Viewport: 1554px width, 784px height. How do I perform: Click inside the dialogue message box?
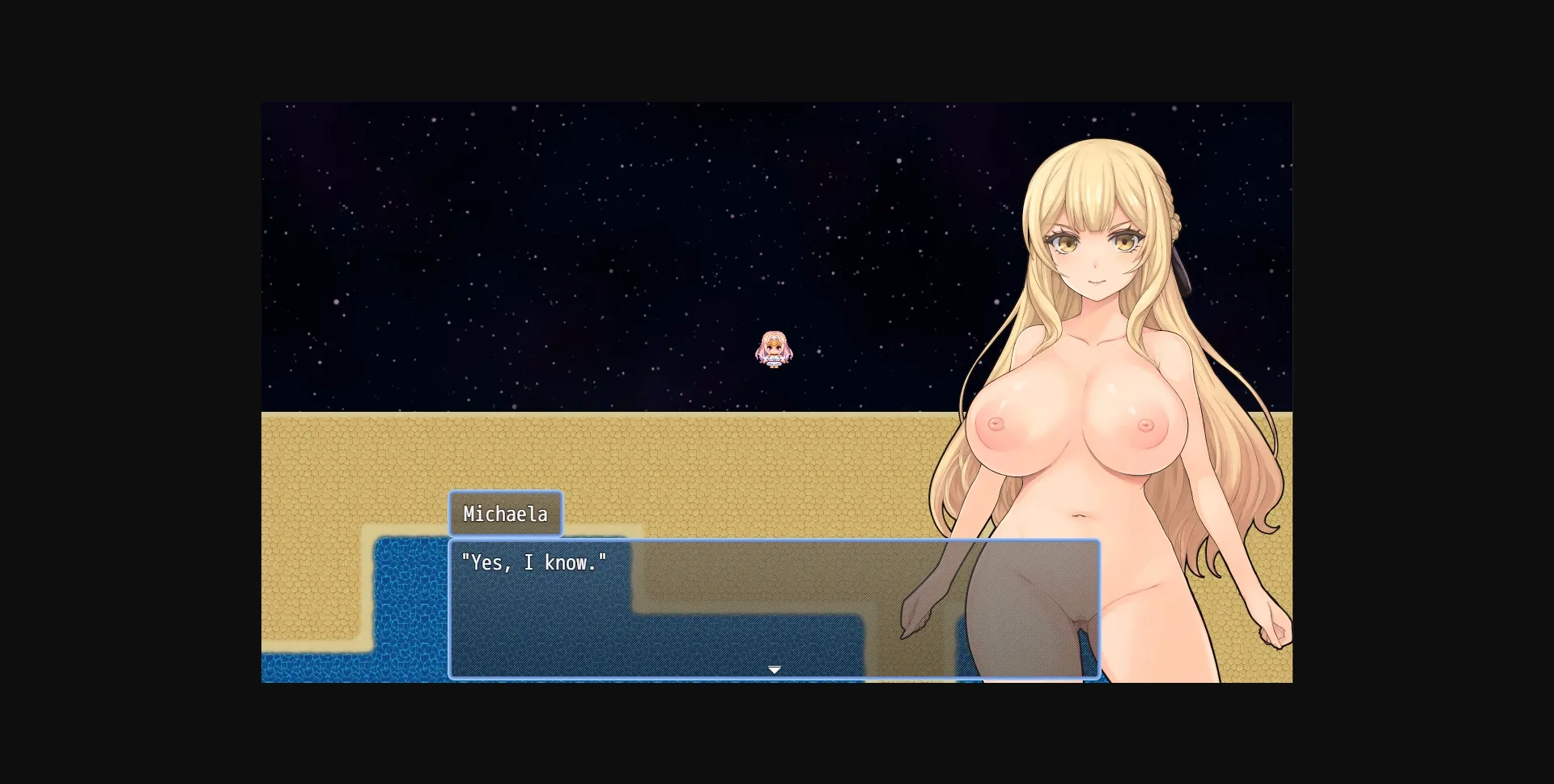pos(688,615)
